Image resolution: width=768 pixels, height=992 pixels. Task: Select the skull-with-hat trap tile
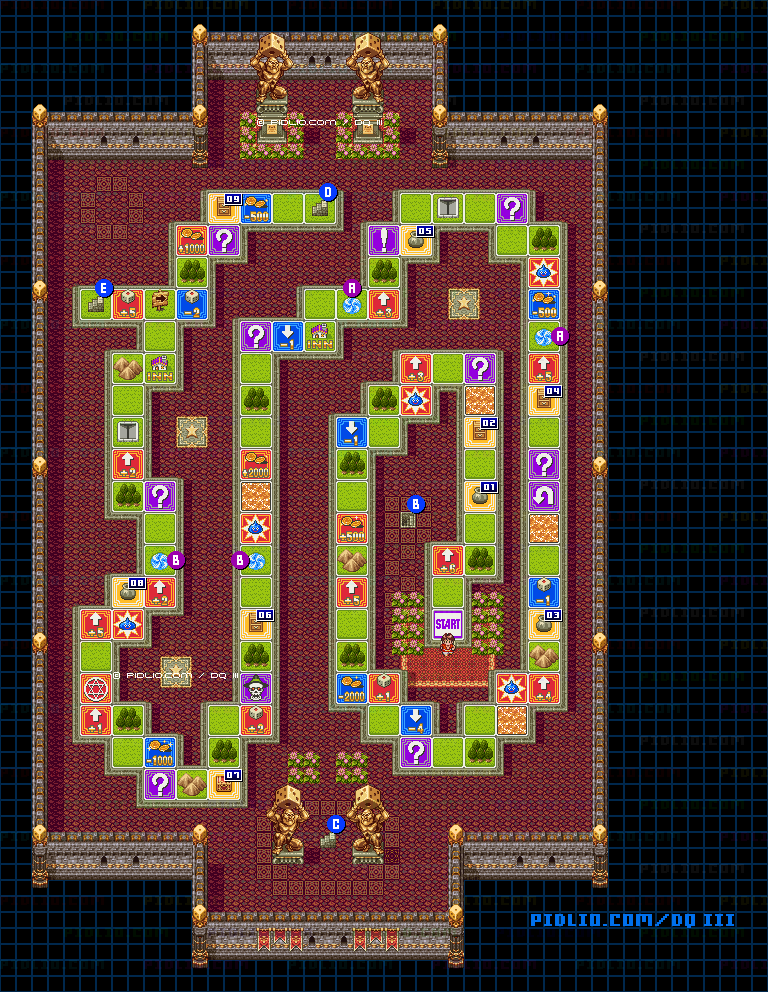(256, 688)
